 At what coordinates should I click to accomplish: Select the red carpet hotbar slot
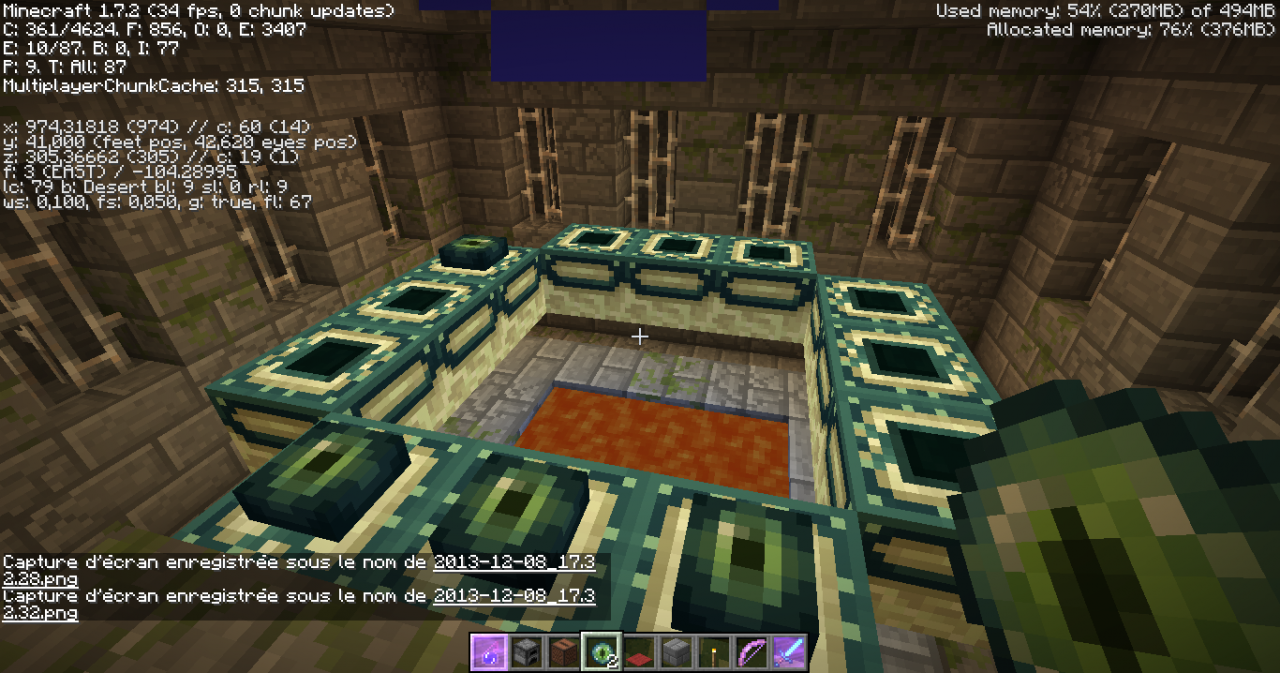click(639, 652)
